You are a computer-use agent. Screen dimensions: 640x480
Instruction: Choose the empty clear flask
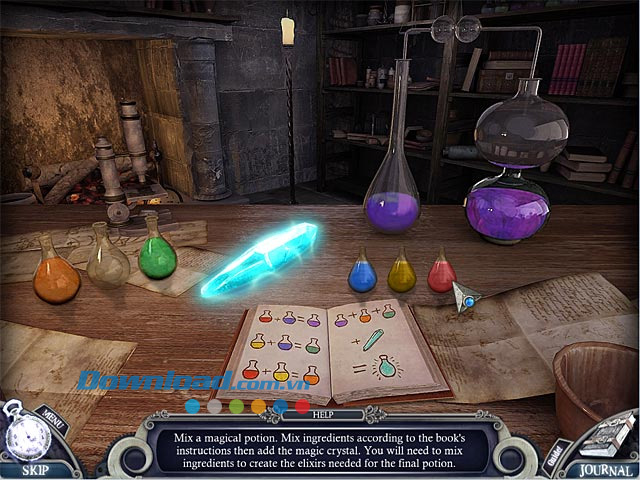[108, 262]
